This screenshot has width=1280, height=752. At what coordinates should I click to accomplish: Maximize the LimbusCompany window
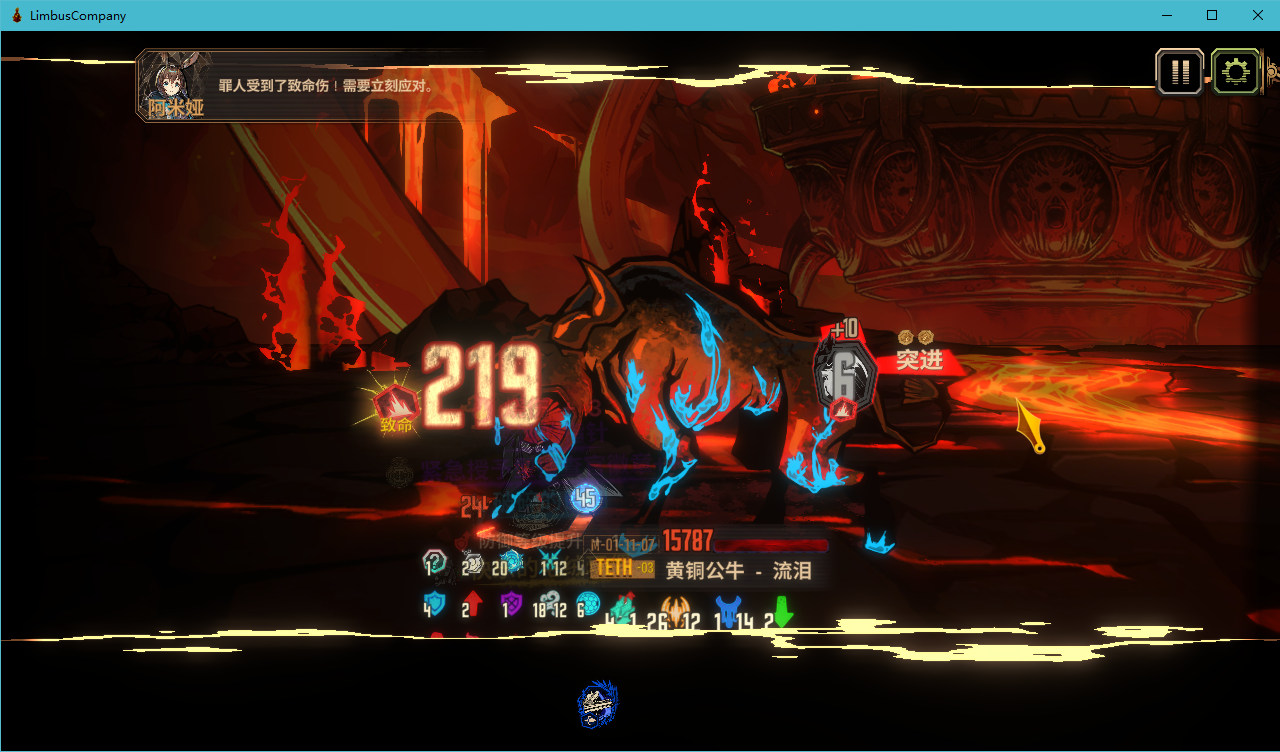pos(1212,15)
